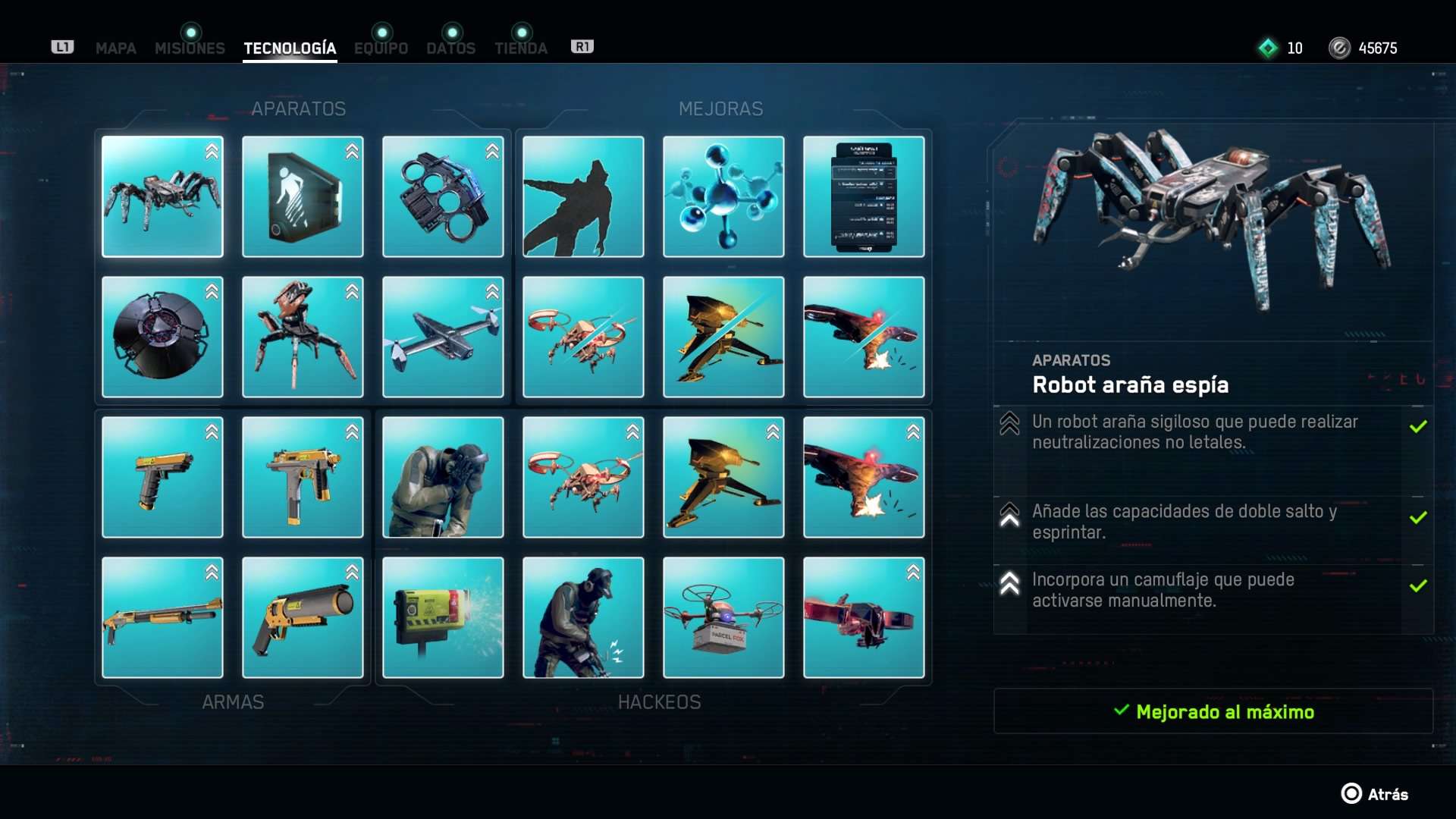Image resolution: width=1456 pixels, height=819 pixels.
Task: Pick the grenade launcher weapon tile
Action: (x=303, y=618)
